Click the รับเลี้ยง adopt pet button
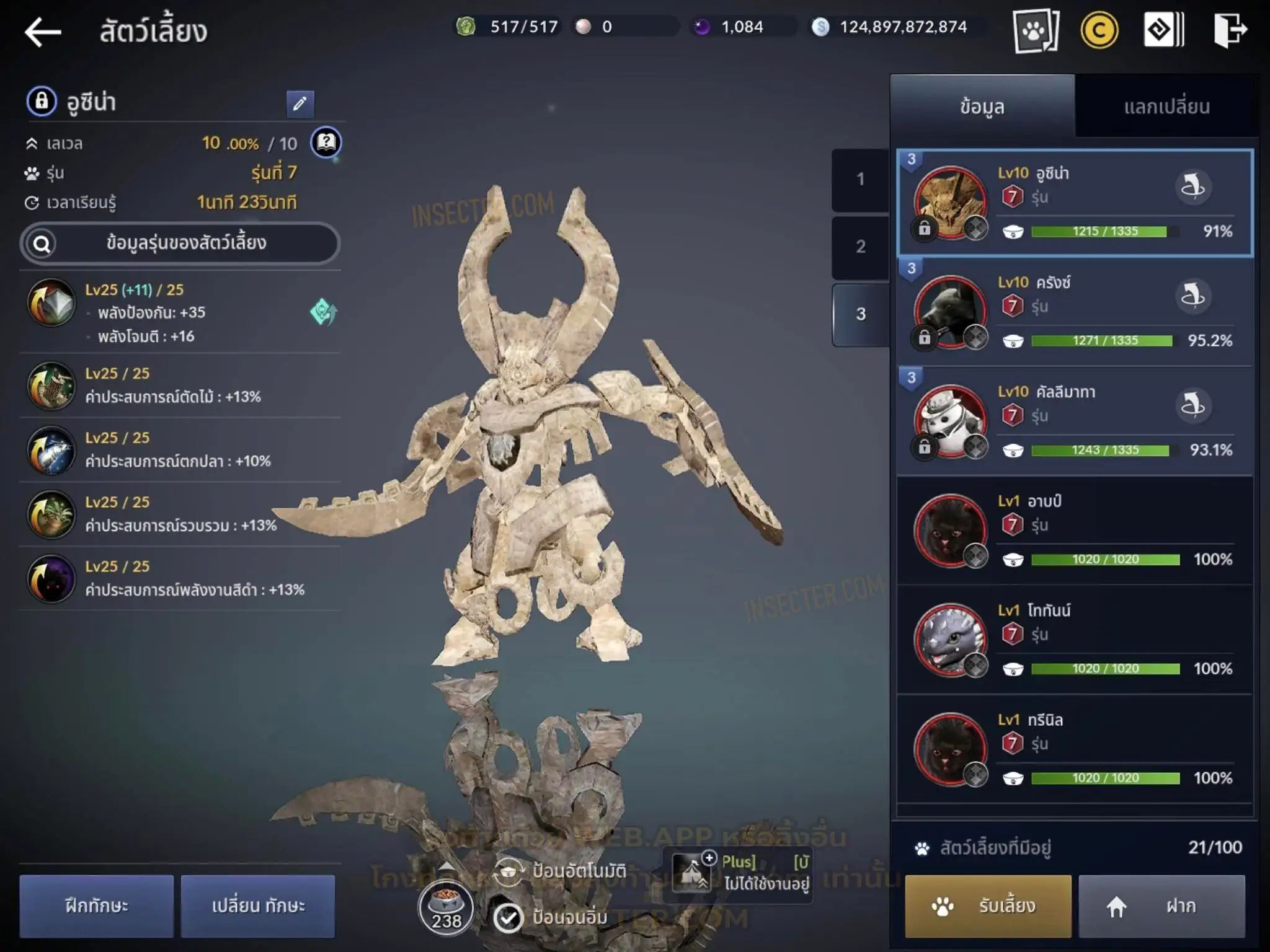This screenshot has height=952, width=1270. click(988, 906)
